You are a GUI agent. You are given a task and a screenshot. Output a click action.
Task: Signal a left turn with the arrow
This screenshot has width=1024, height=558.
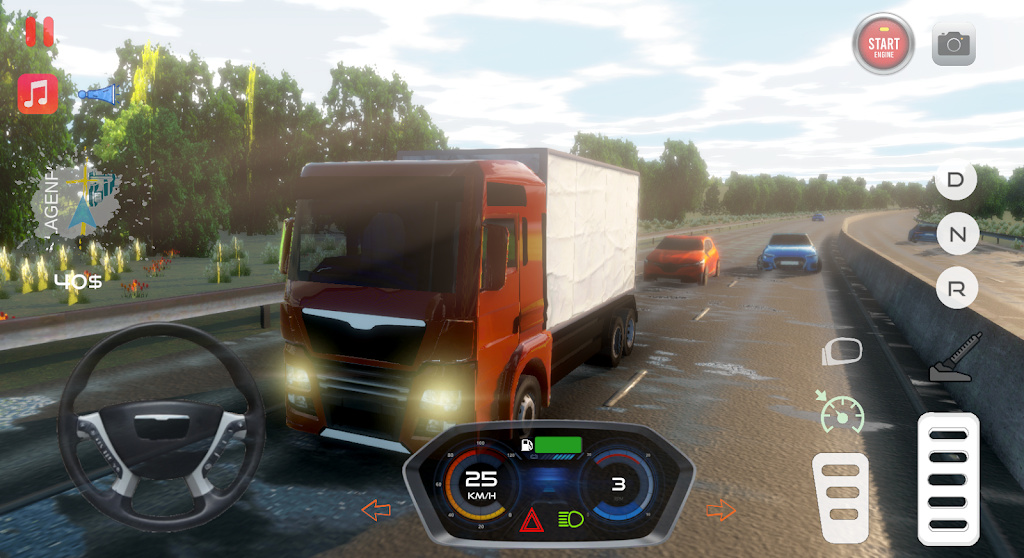click(376, 510)
